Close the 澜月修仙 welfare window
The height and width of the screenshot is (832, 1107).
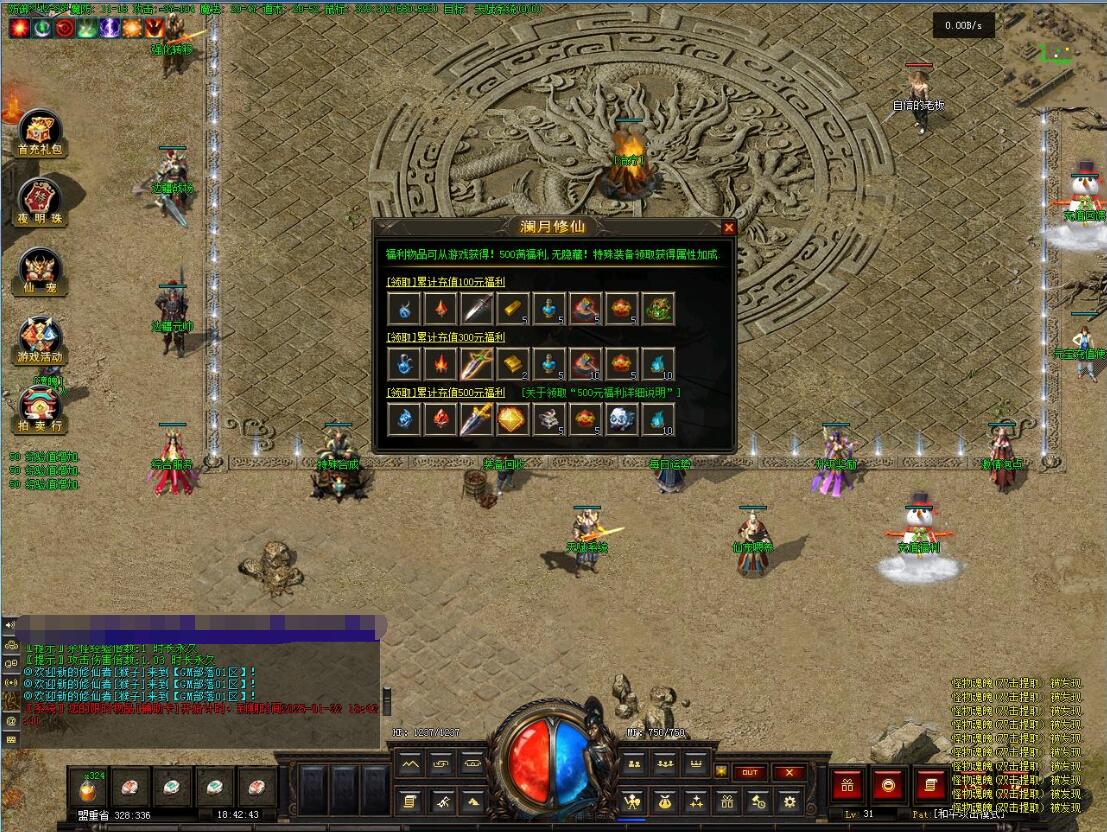click(728, 228)
